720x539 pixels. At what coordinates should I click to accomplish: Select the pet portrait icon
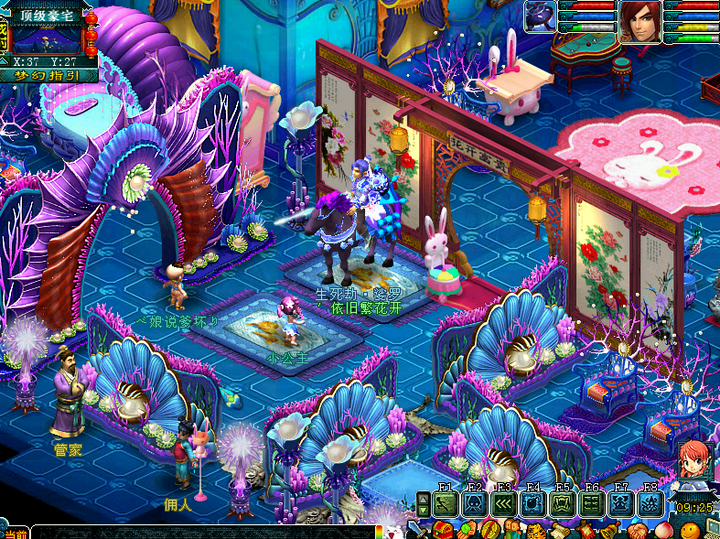coord(540,17)
